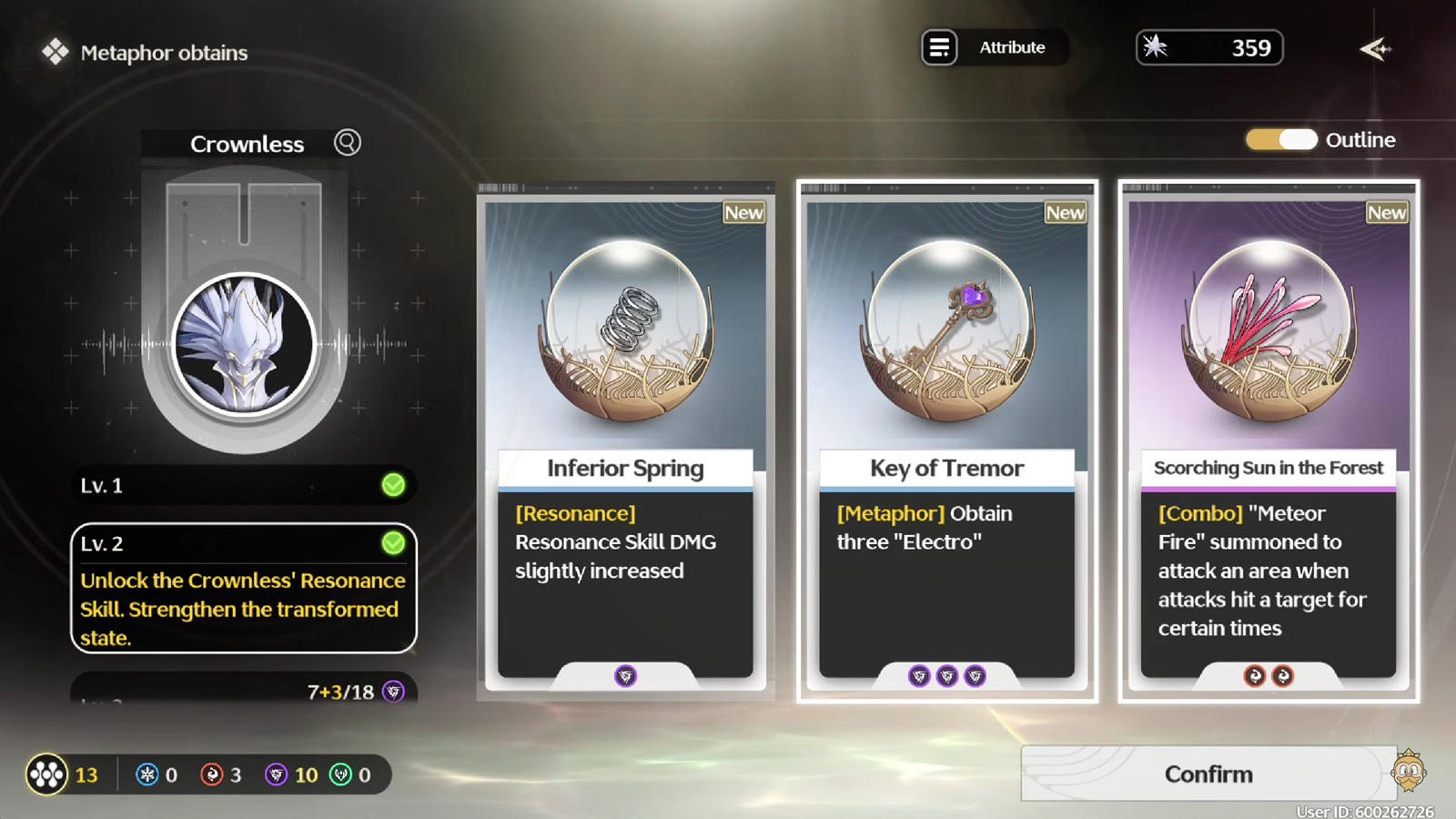Select the Crownless Lv. 1 entry
This screenshot has width=1456, height=819.
(x=244, y=485)
